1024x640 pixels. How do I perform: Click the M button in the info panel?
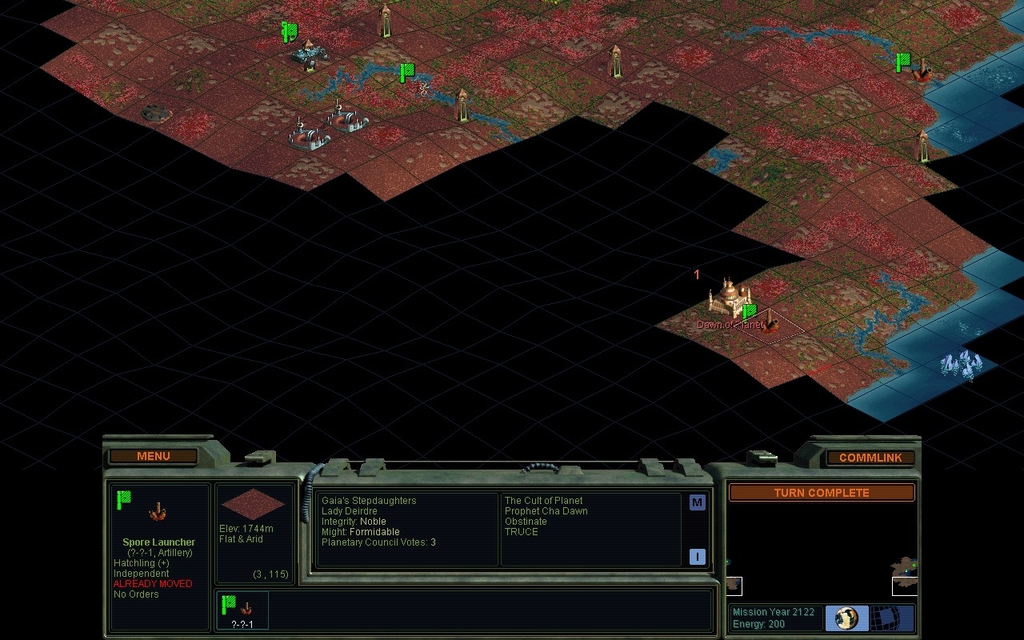coord(697,503)
